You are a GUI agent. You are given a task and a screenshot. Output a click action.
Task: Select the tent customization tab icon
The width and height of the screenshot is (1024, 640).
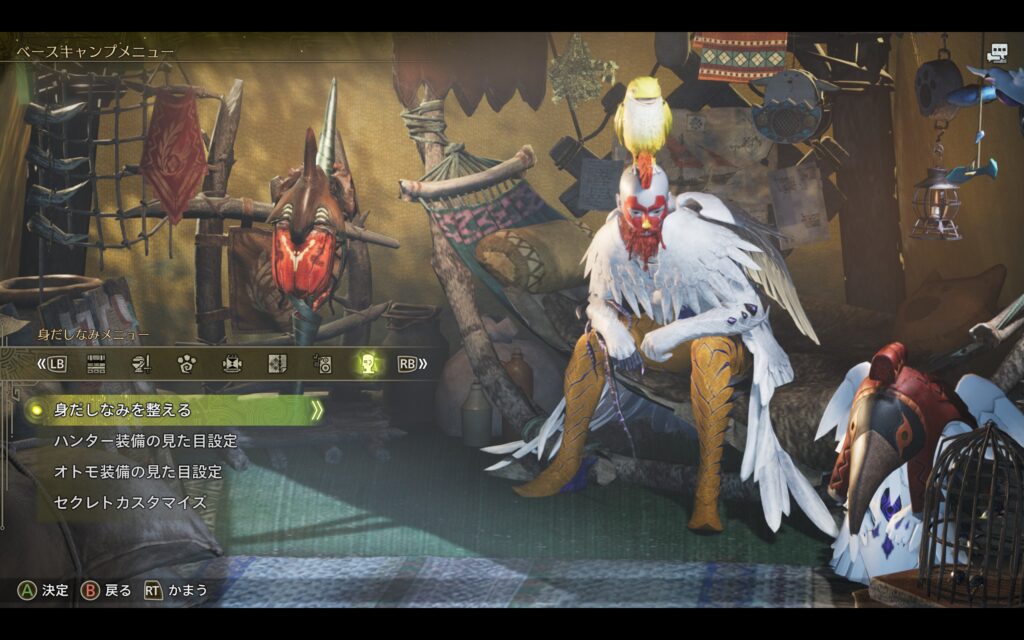click(x=232, y=364)
